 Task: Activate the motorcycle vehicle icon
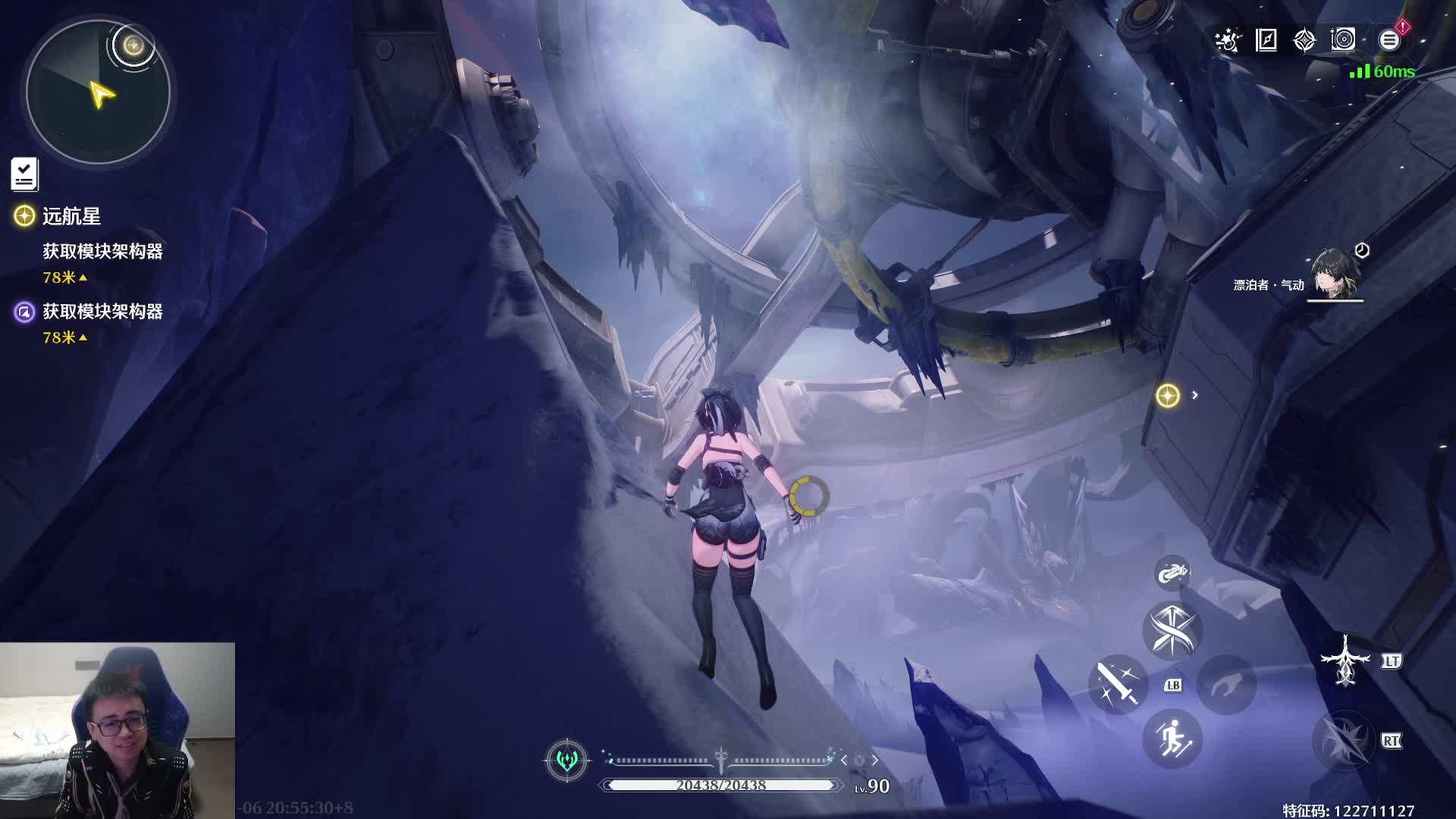[x=1172, y=573]
